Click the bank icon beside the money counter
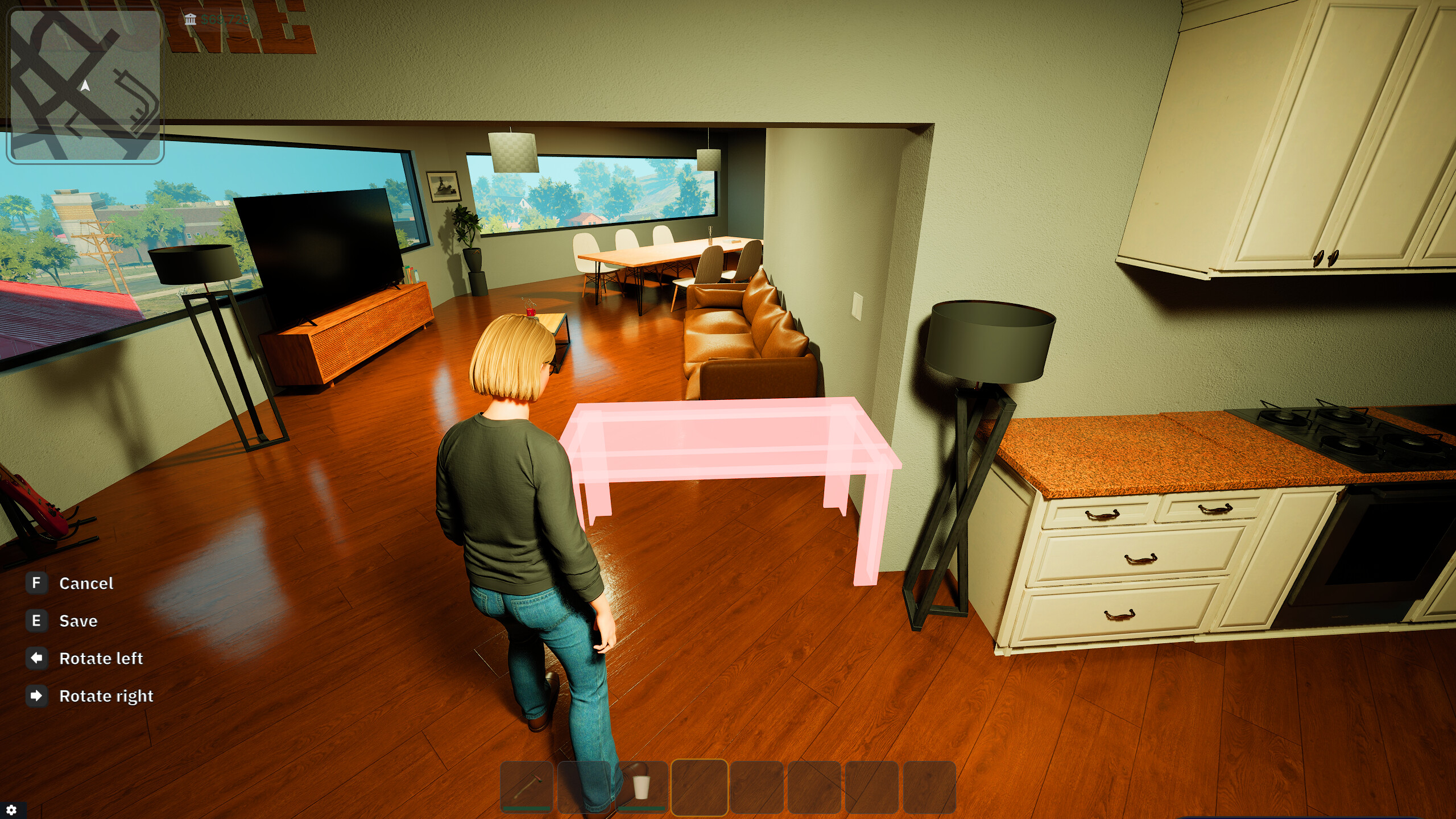 coord(190,20)
